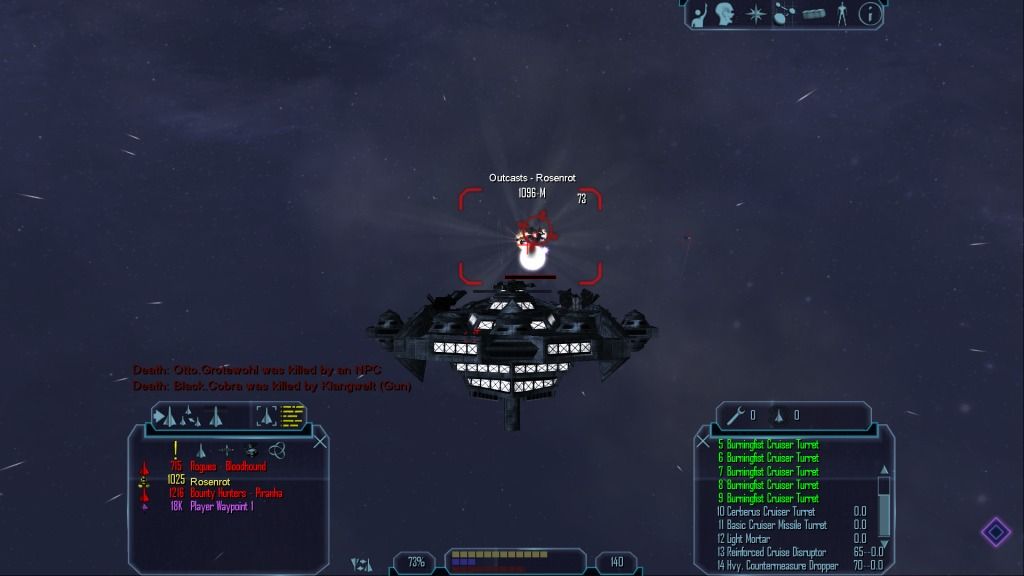Open the information icon

(x=870, y=14)
